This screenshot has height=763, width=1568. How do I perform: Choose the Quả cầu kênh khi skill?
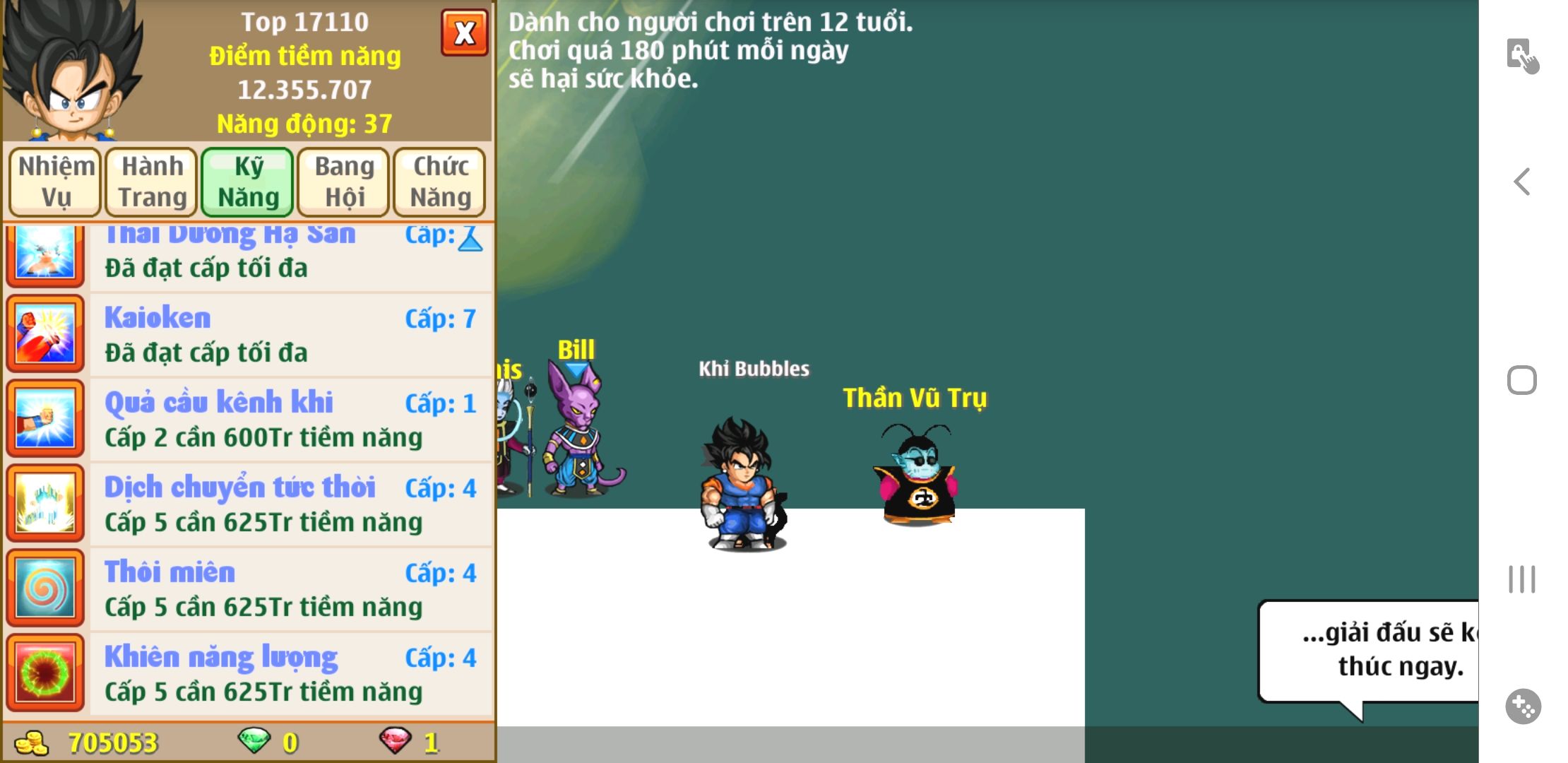coord(290,420)
